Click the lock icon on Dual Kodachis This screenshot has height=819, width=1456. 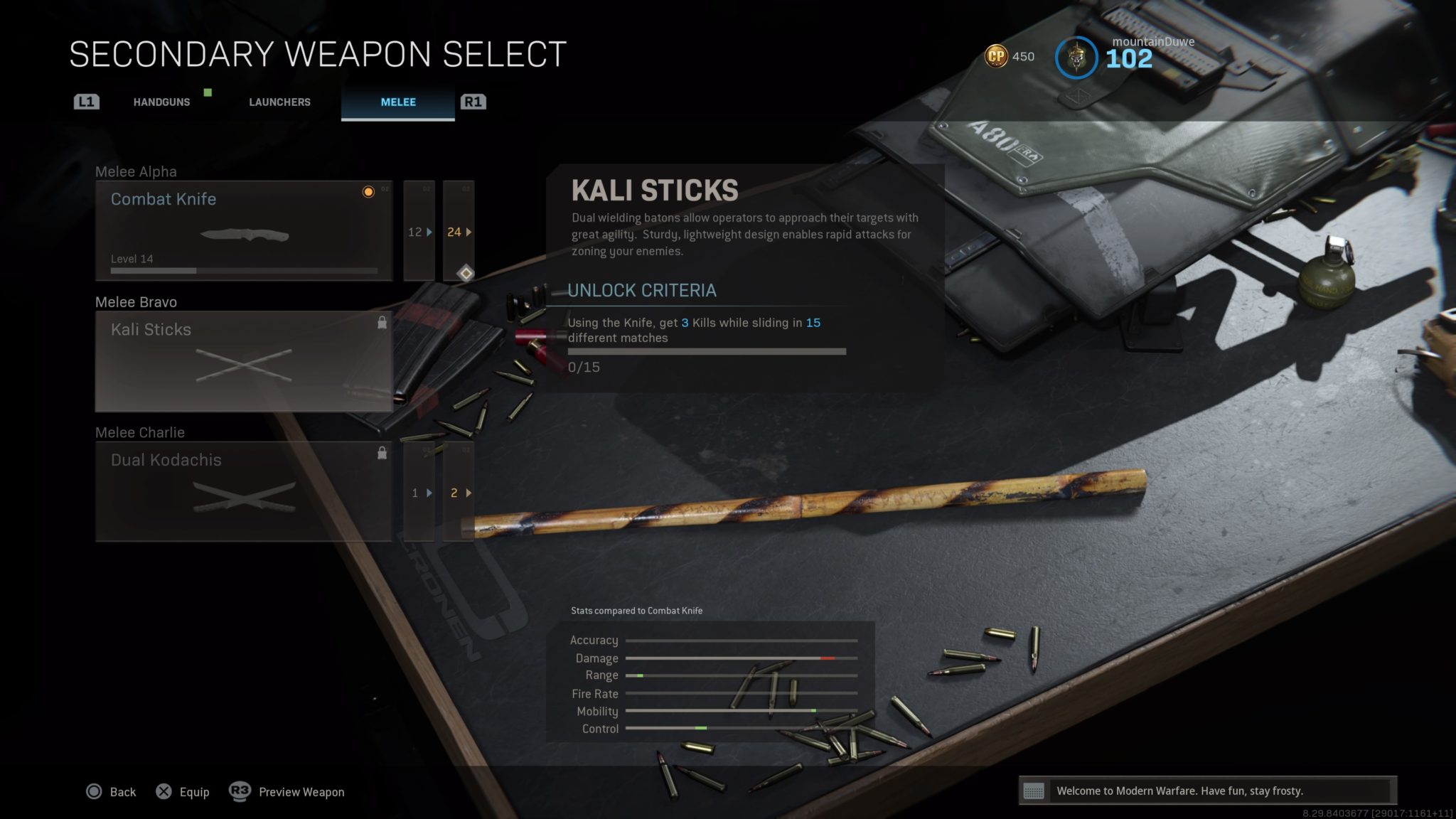click(381, 452)
